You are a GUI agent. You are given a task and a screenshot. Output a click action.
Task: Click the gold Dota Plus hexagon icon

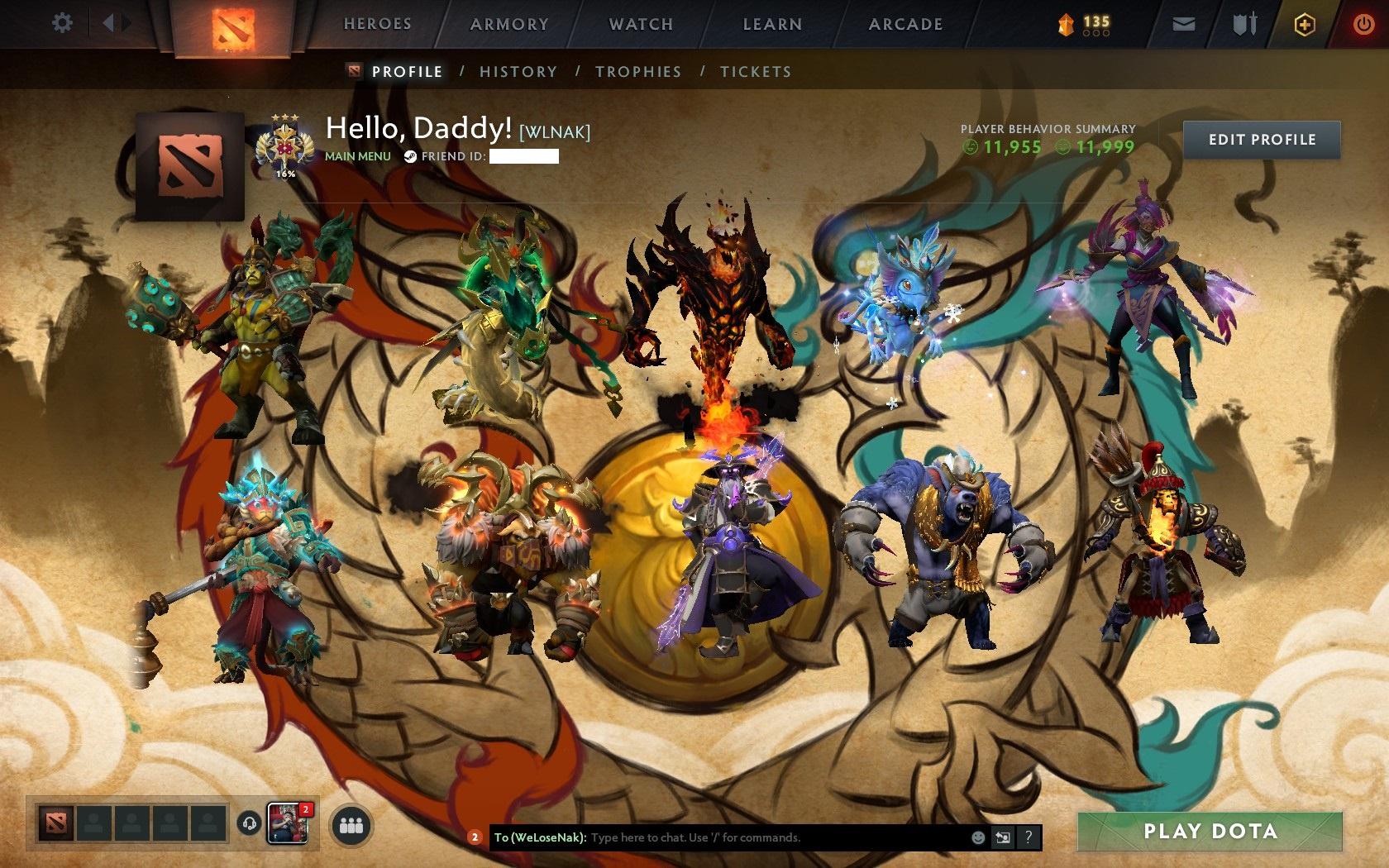1304,24
